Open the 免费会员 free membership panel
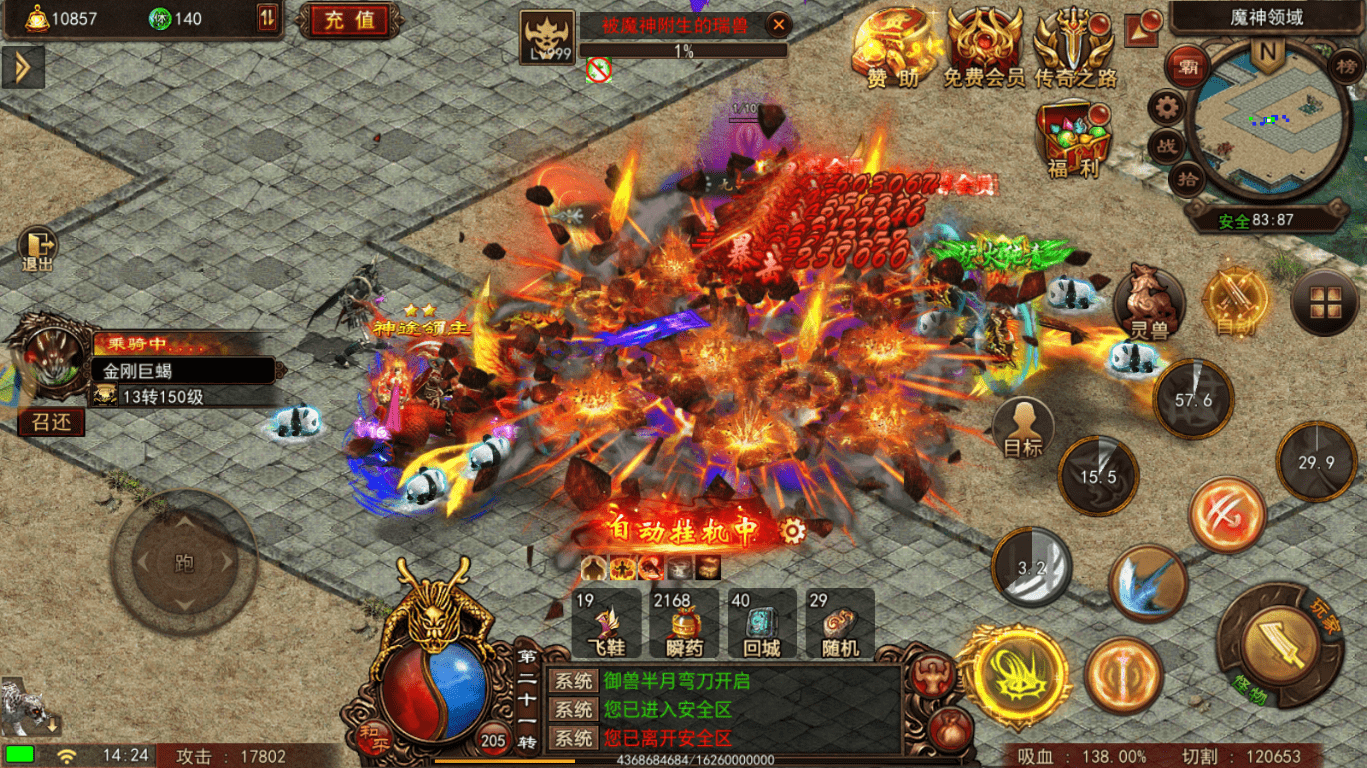Screen dimensions: 1367x768 984,47
